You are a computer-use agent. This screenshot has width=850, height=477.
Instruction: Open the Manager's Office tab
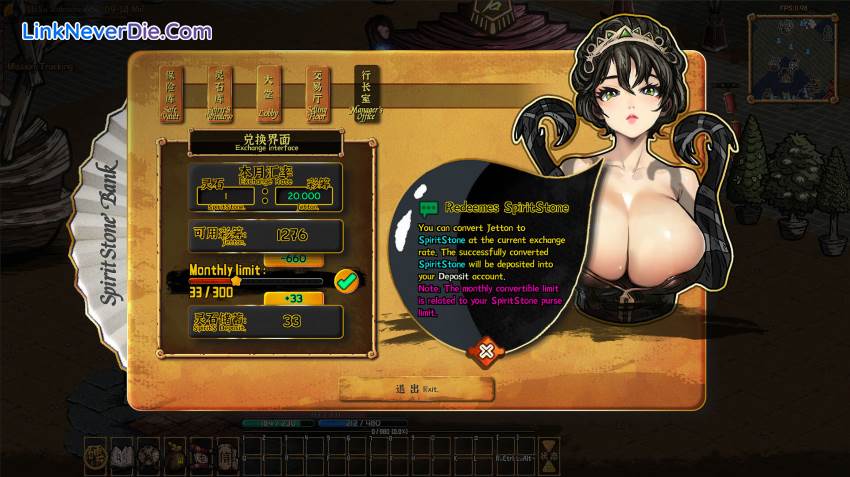(x=367, y=96)
